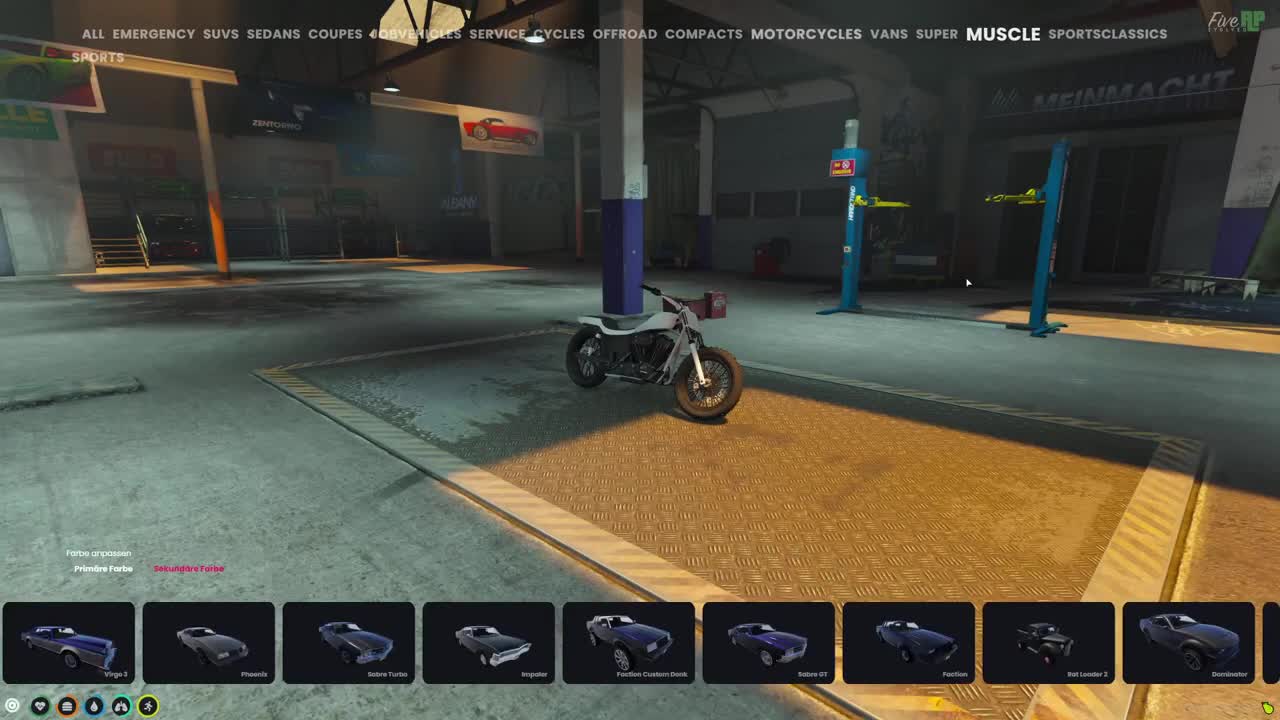Select the Virgo 3 vehicle thumbnail
Viewport: 1280px width, 720px height.
coord(69,643)
